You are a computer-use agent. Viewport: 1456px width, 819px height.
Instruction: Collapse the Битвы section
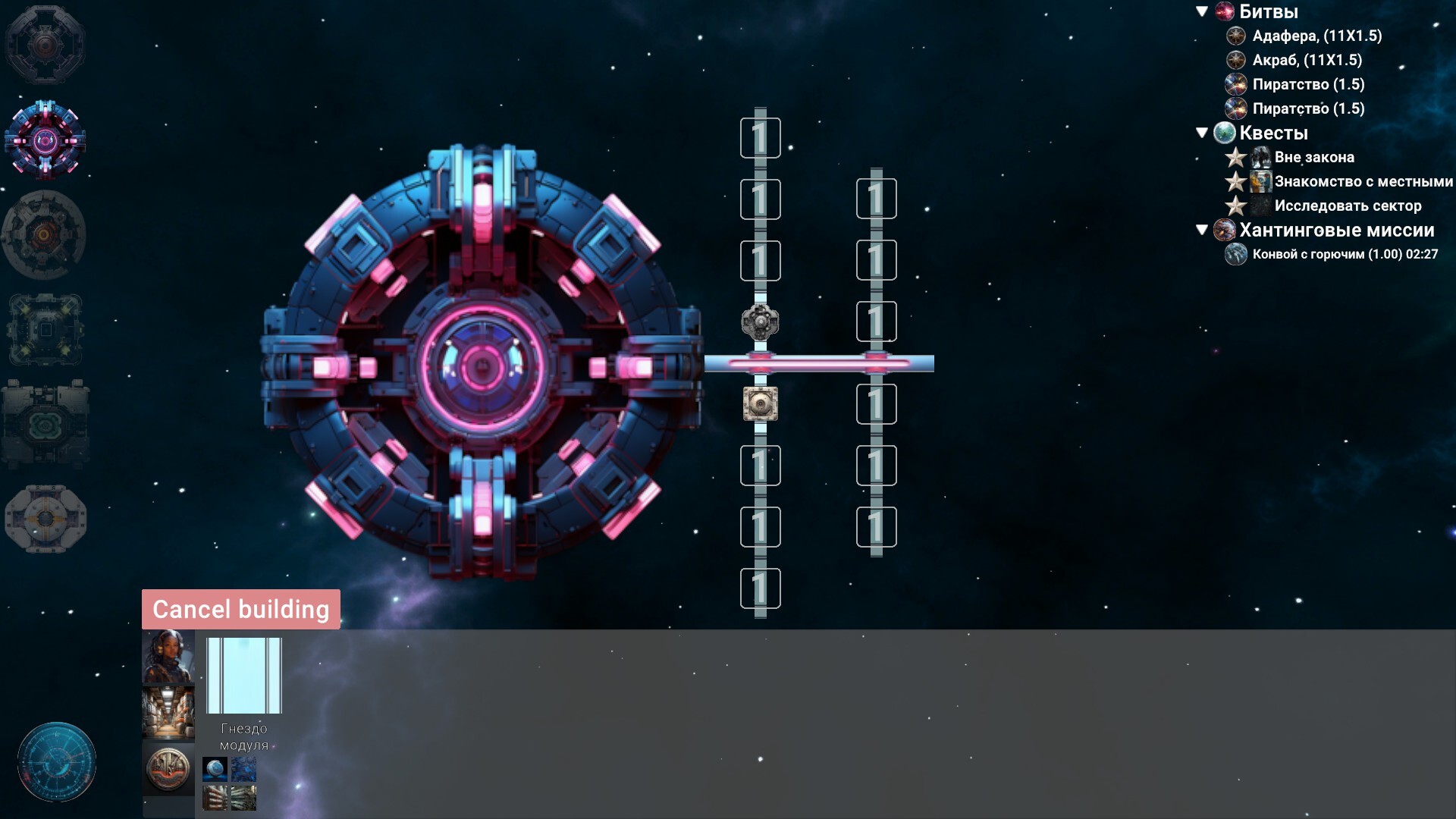point(1202,11)
